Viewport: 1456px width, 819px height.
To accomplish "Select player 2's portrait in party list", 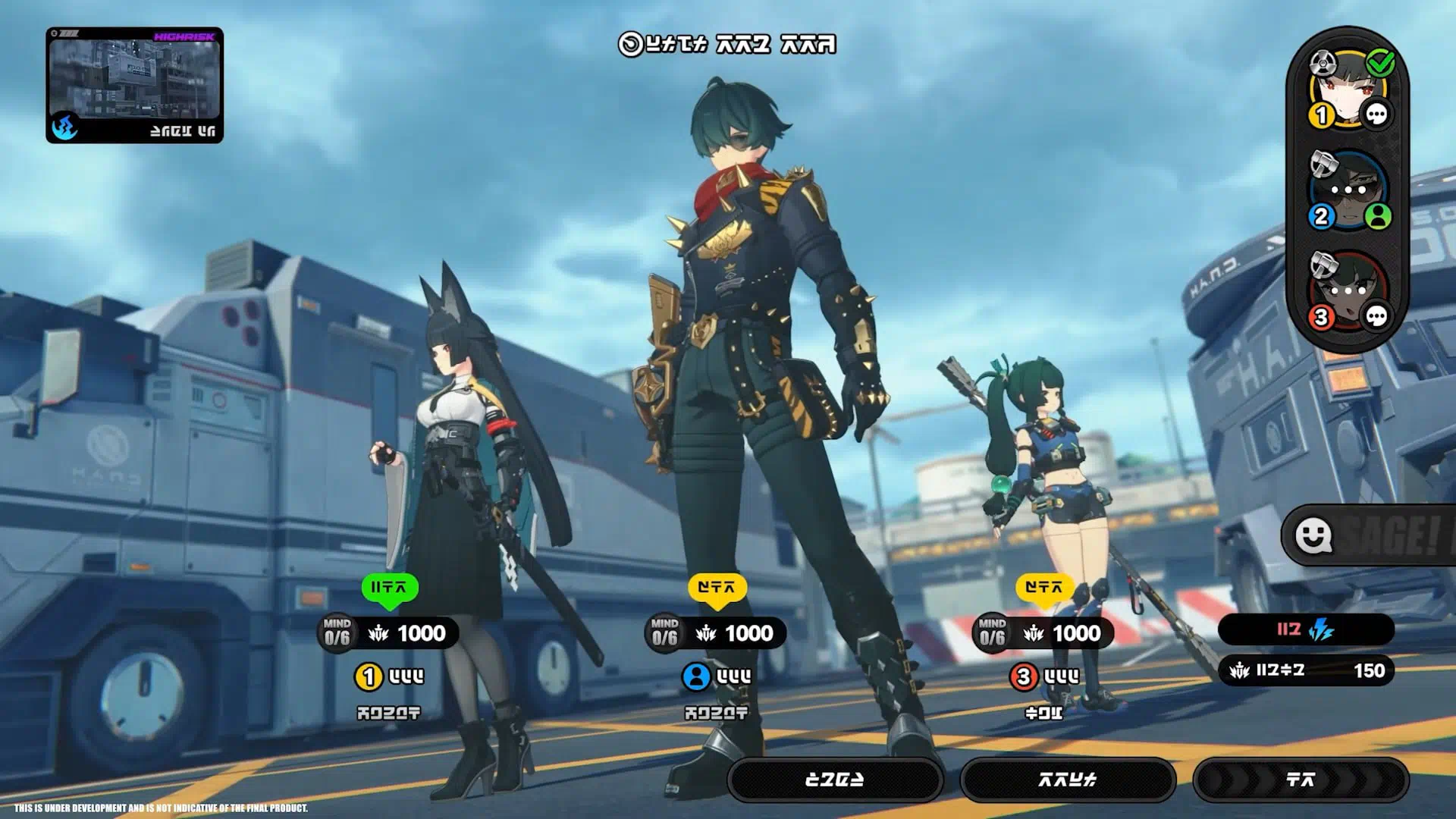I will pos(1348,190).
